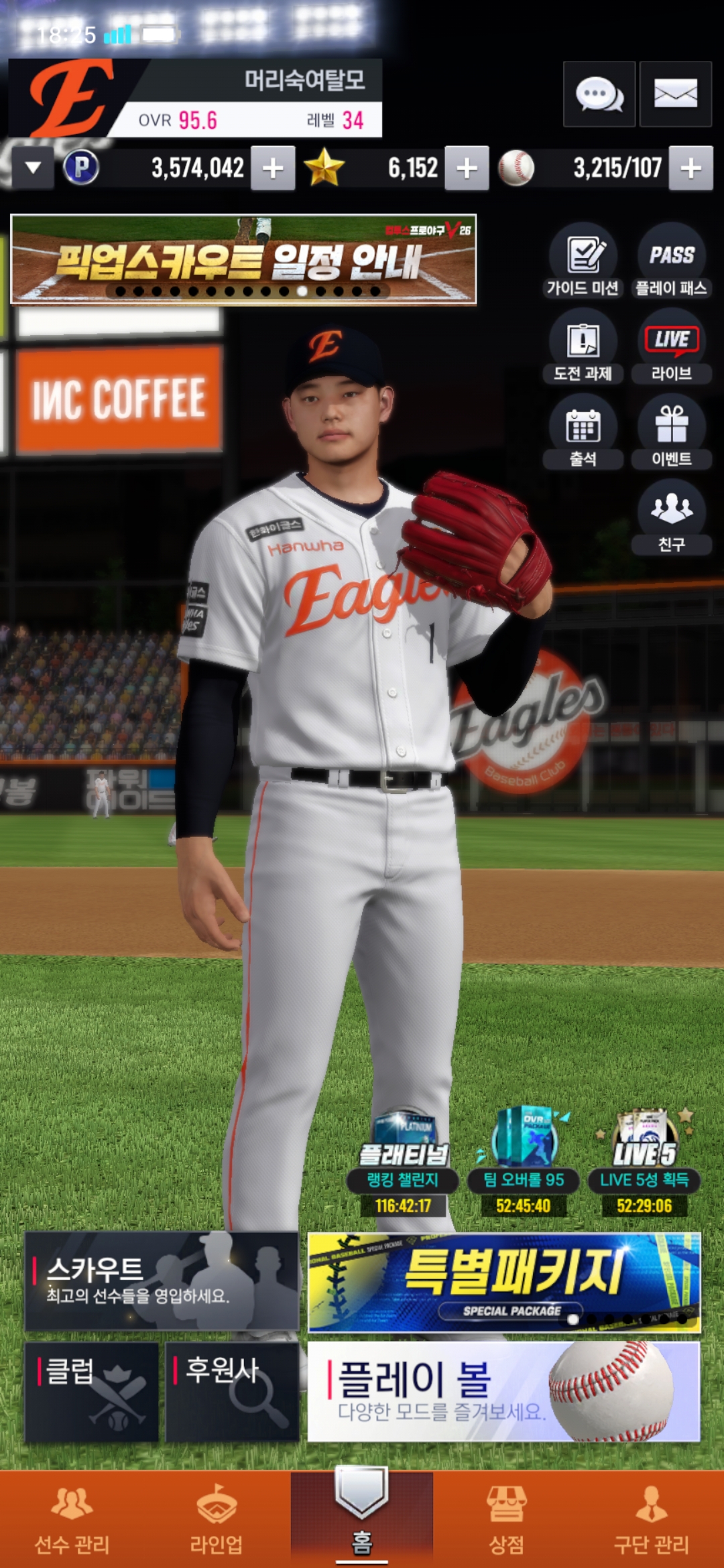
Task: Add stars with the plus button
Action: 467,168
